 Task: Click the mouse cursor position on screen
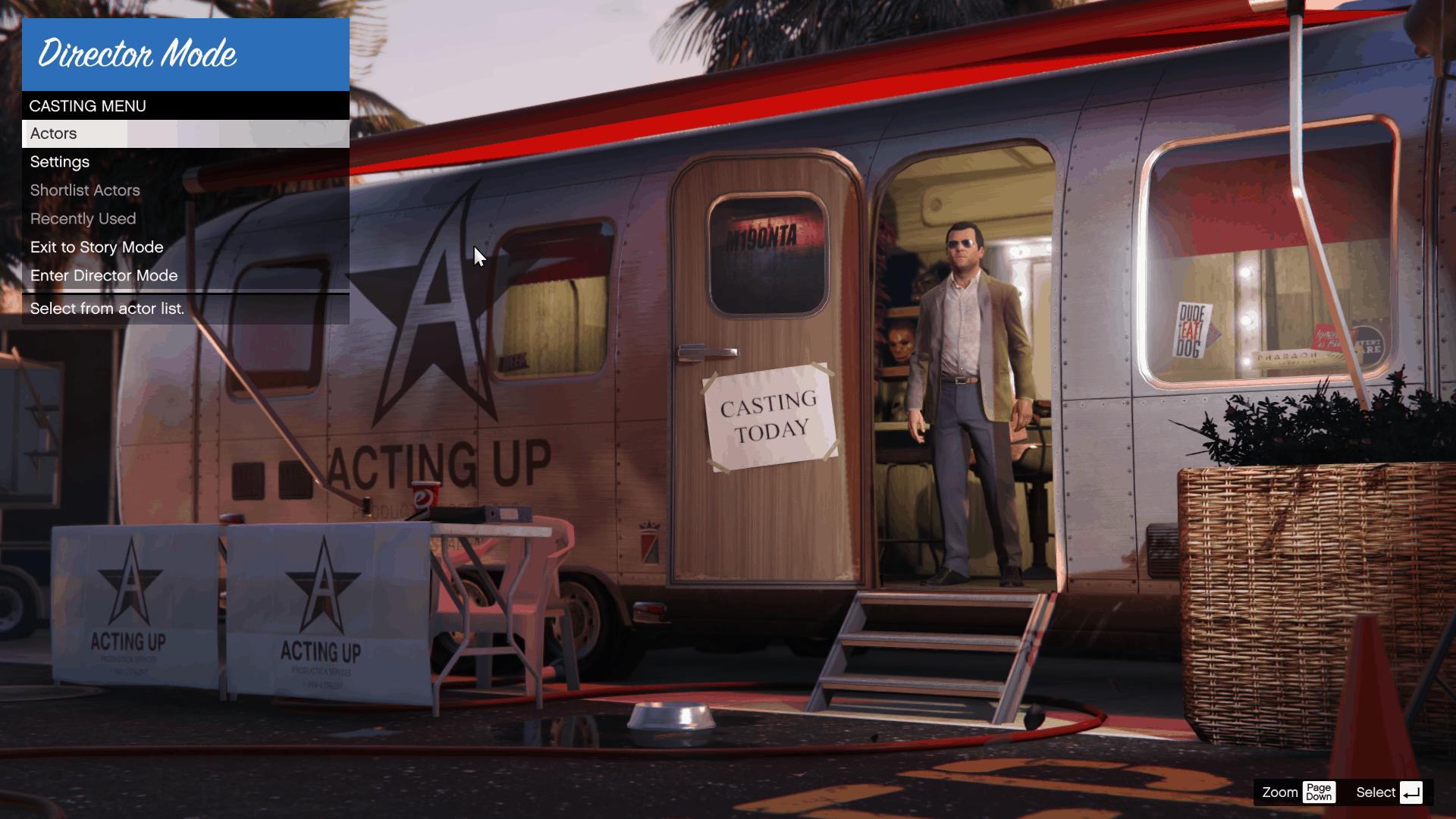tap(478, 256)
